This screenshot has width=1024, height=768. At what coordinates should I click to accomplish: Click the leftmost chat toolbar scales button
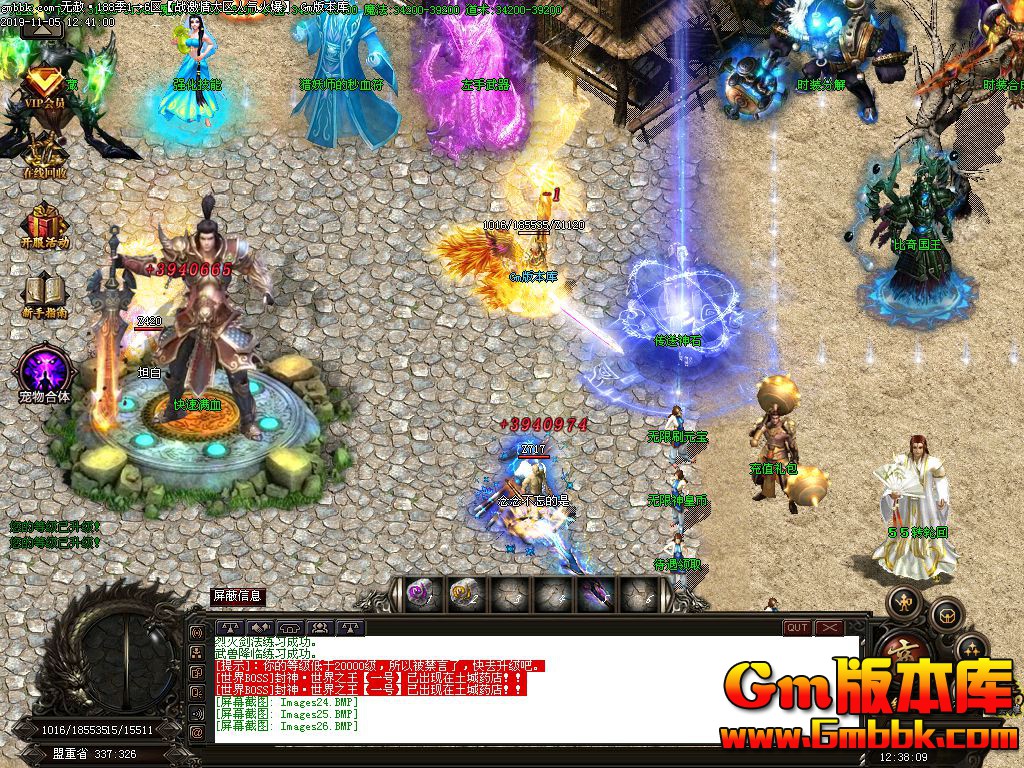pos(230,628)
